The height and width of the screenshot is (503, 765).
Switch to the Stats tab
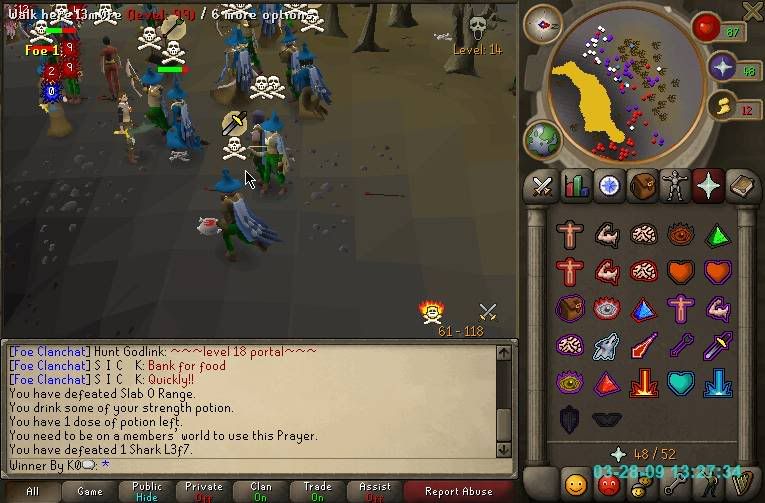[575, 186]
